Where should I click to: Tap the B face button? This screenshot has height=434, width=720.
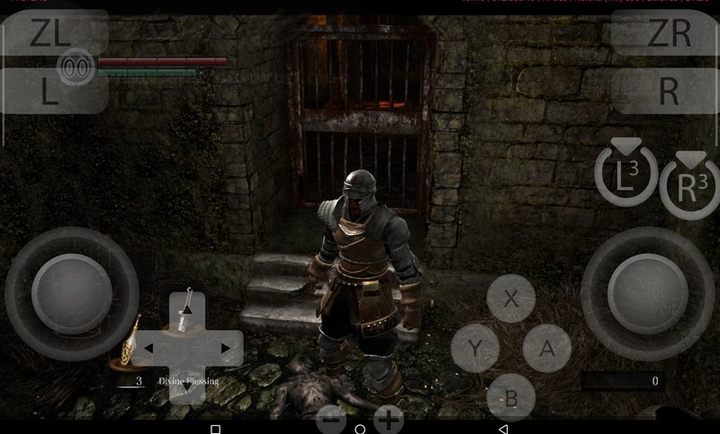[x=511, y=398]
